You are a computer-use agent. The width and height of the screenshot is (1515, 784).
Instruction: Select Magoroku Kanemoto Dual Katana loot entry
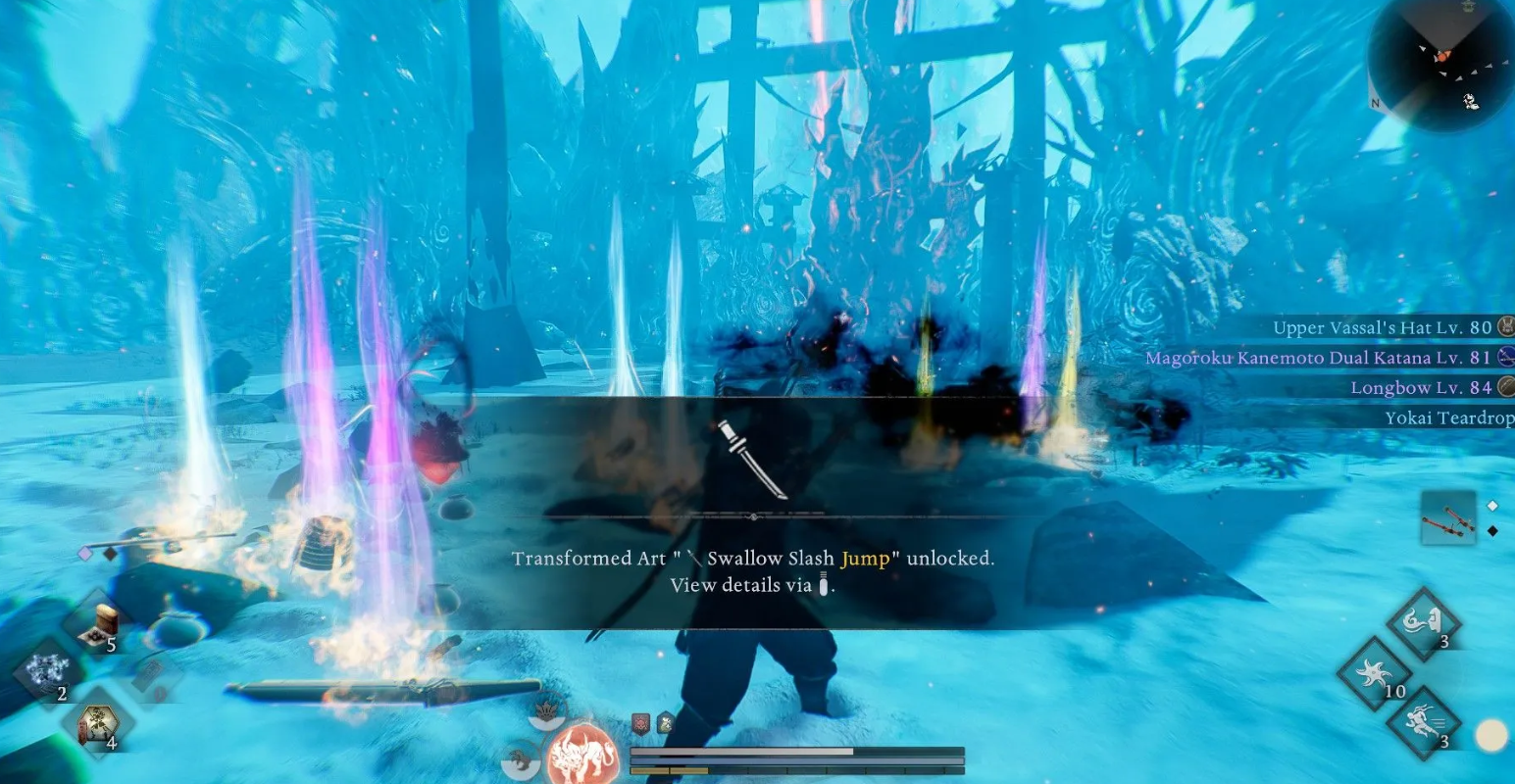tap(1318, 358)
